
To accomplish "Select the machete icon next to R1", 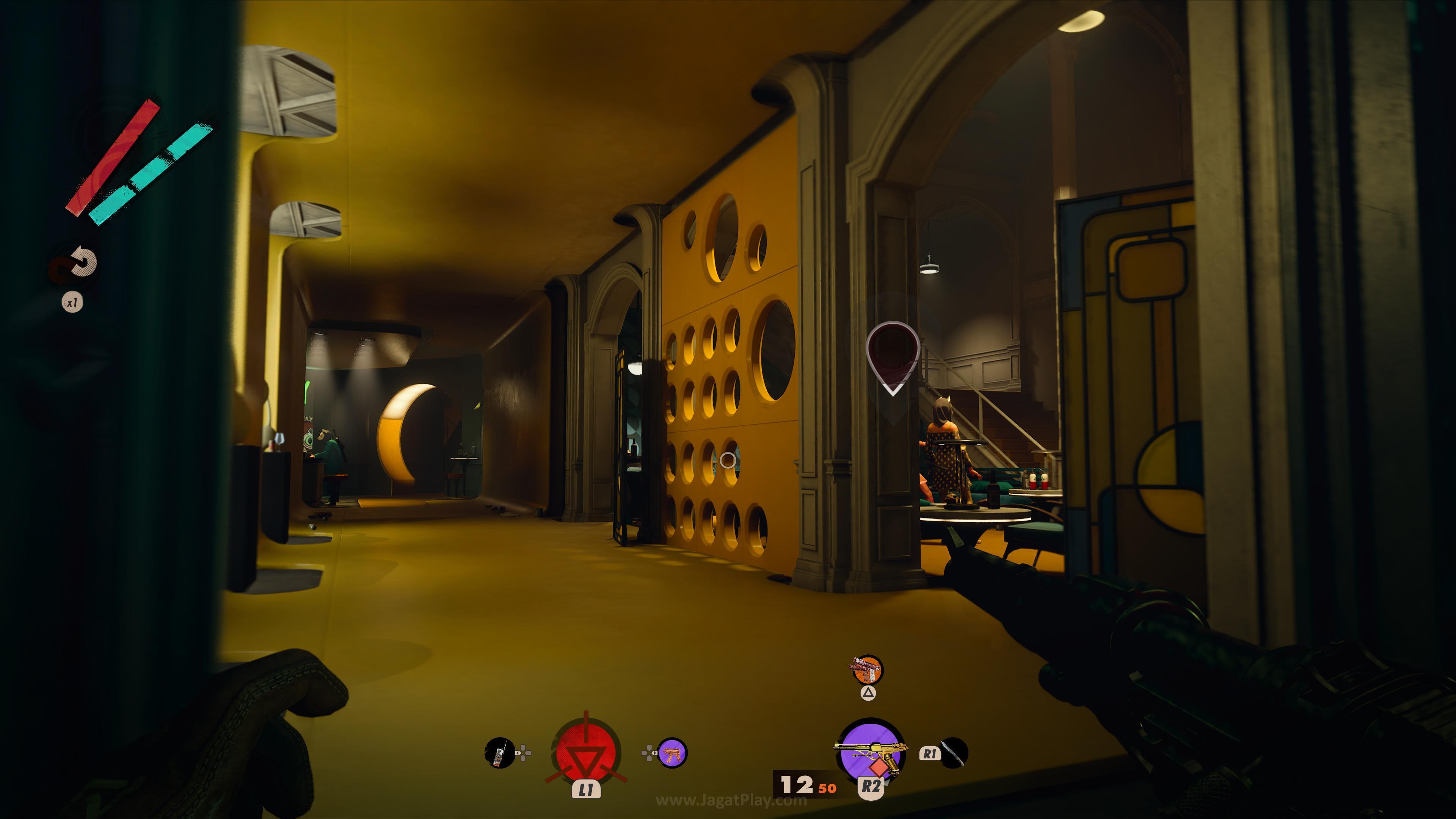I will 955,753.
